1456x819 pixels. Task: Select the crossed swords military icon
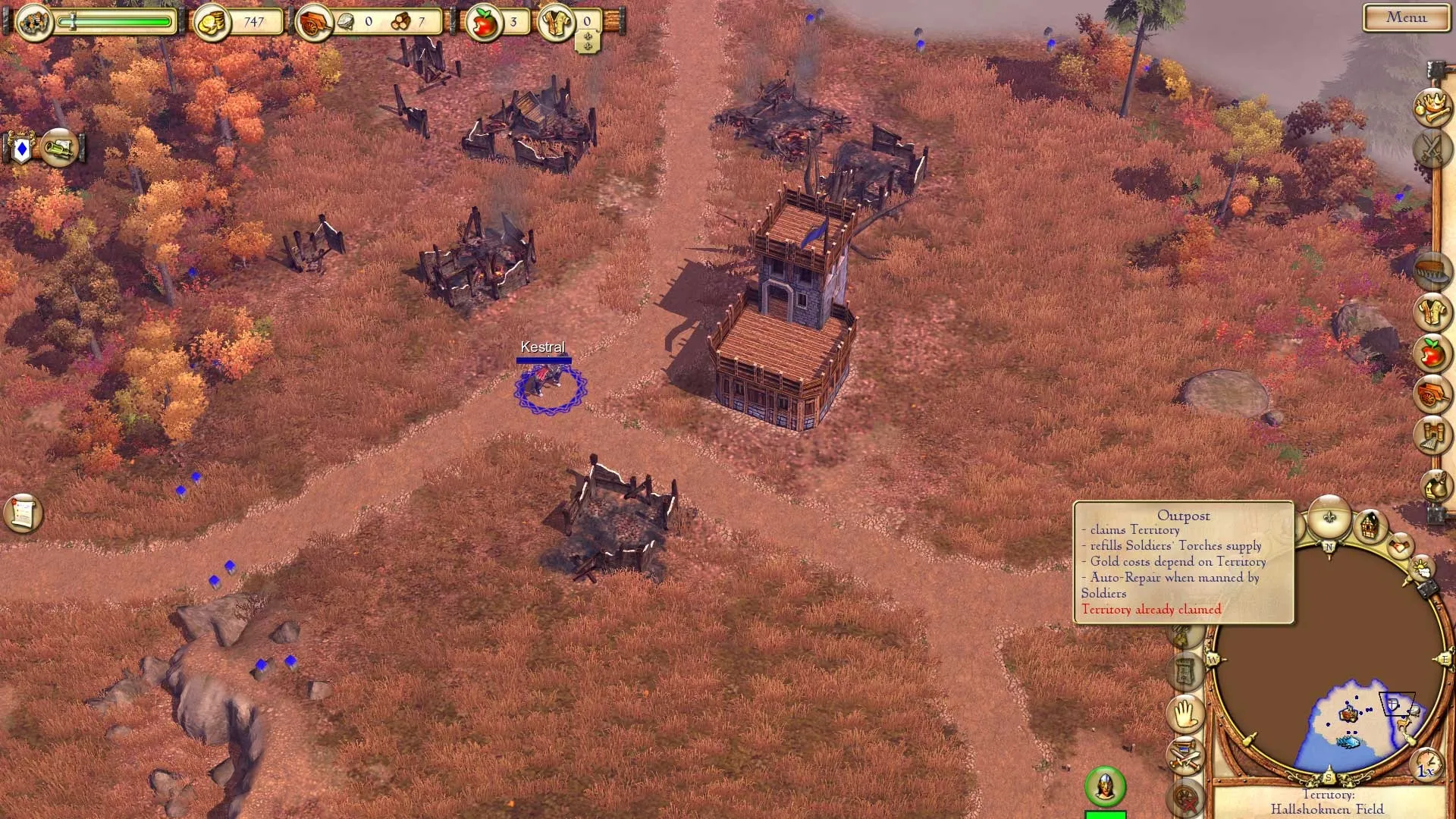pyautogui.click(x=1431, y=147)
